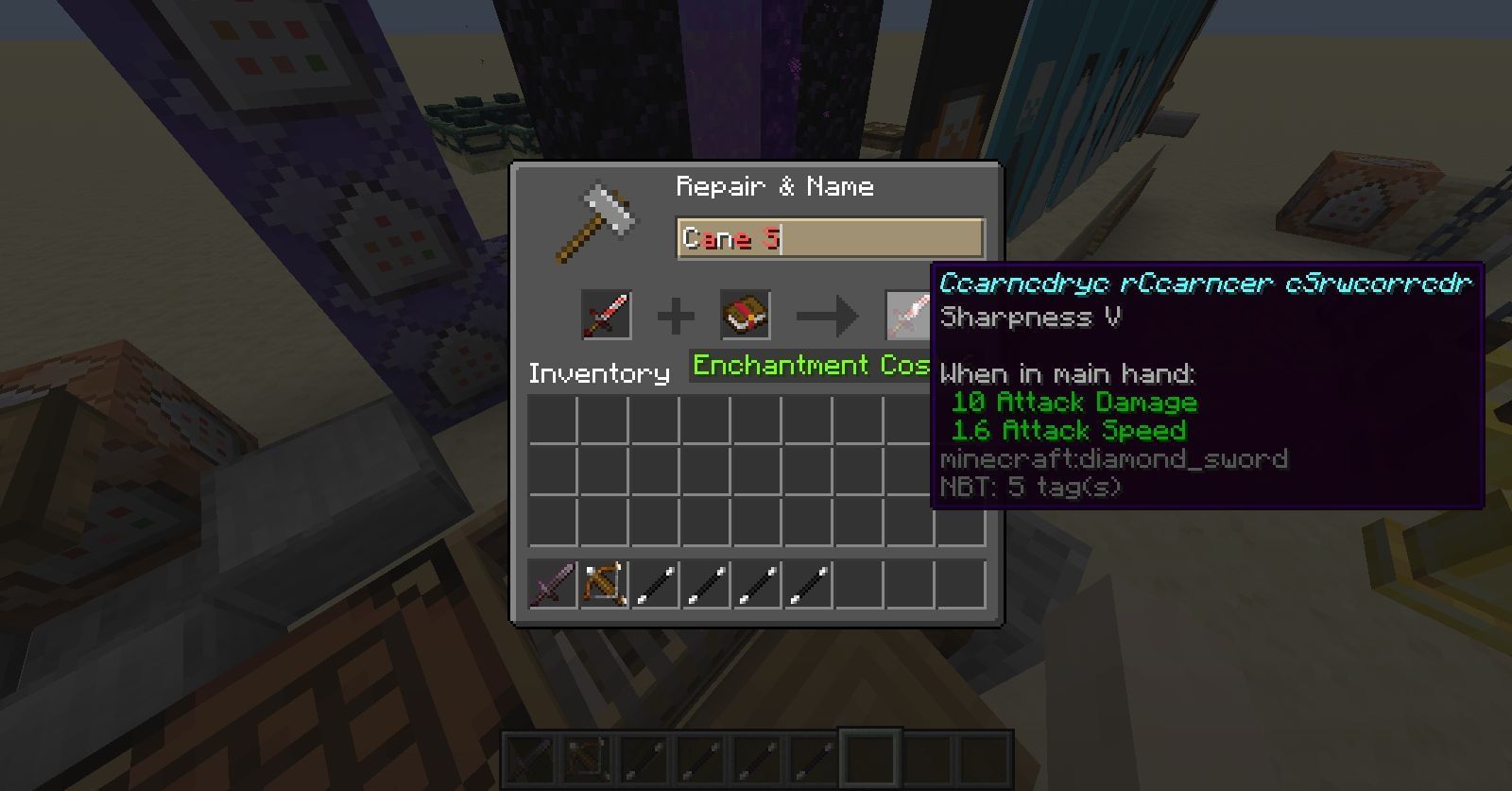Screen dimensions: 1512x791
Task: Click the minecraft:diamond_sword identifier in the tooltip
Action: pyautogui.click(x=1113, y=459)
